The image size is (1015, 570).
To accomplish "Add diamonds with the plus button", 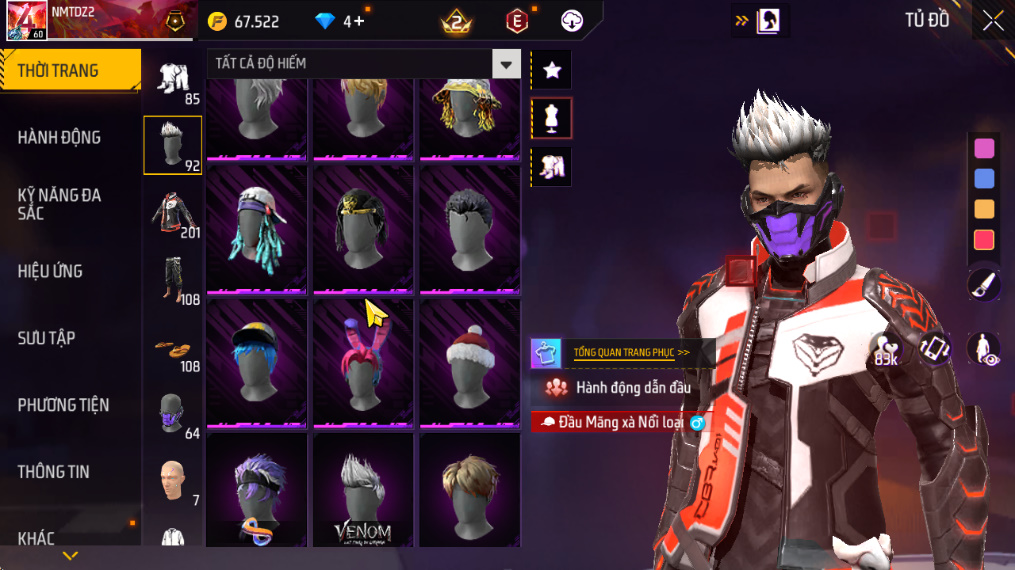I will coord(358,21).
